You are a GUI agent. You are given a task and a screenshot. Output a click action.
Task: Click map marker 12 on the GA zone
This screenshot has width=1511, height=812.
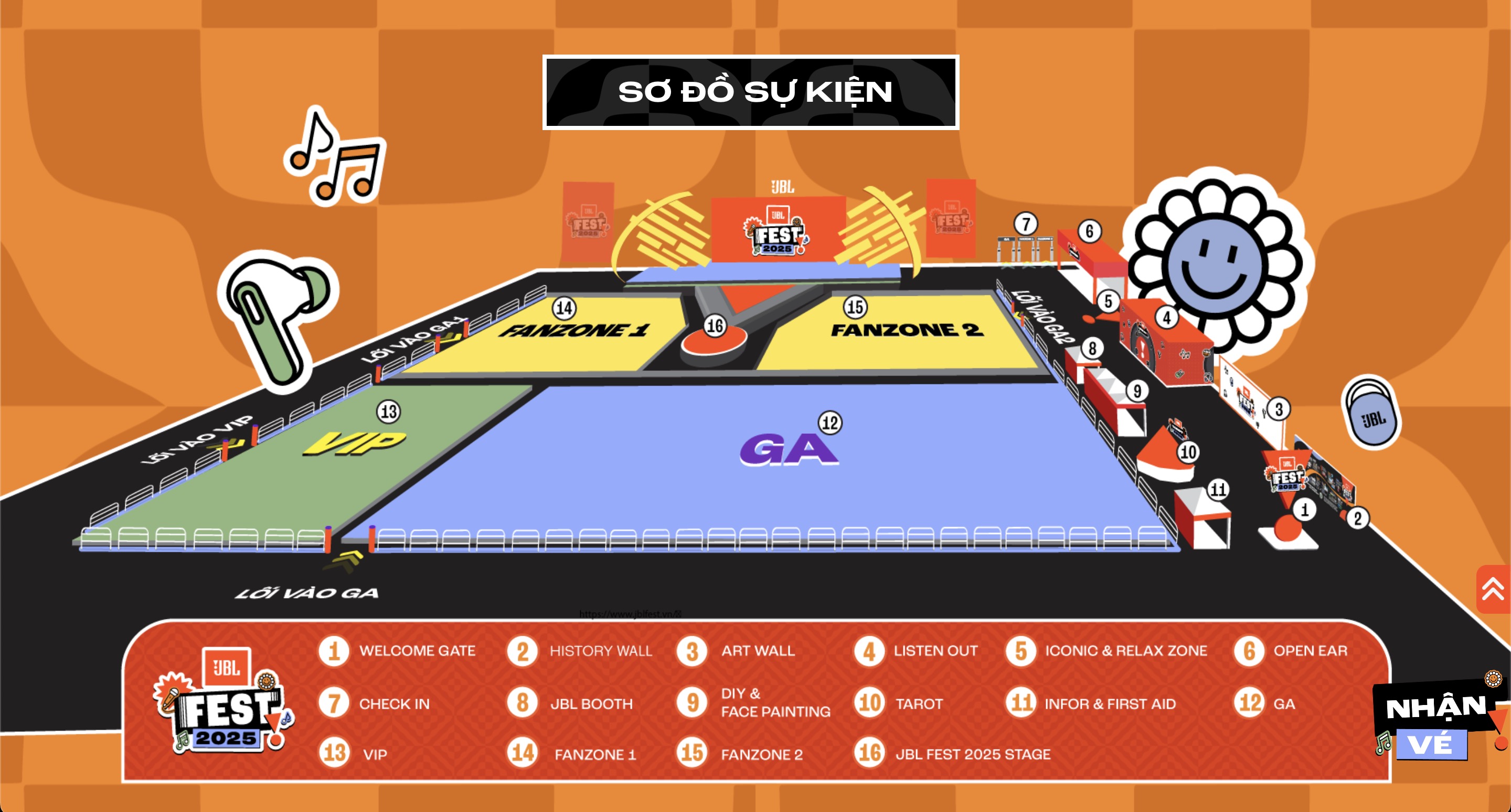(x=830, y=423)
